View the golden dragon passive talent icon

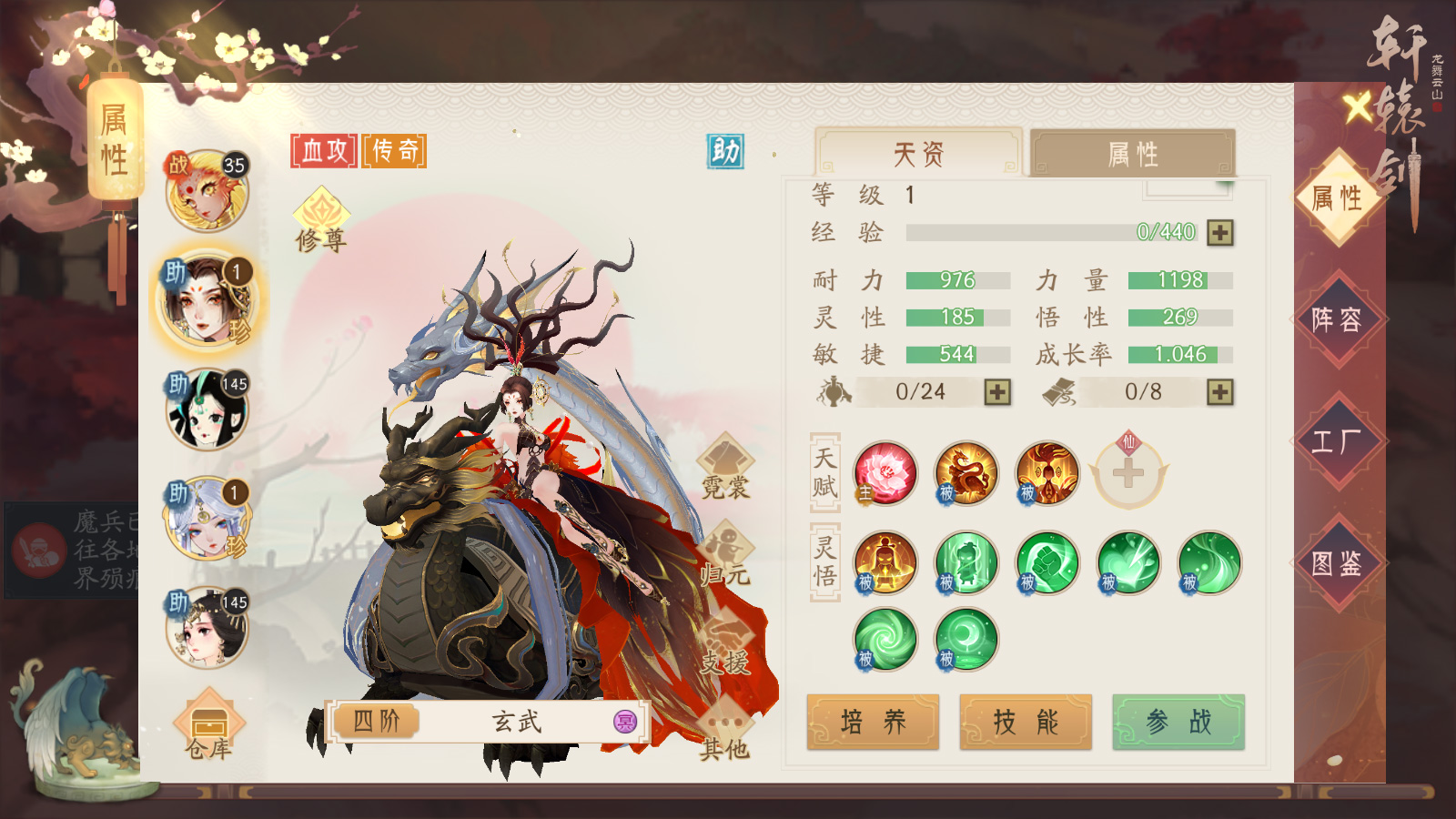(x=965, y=474)
